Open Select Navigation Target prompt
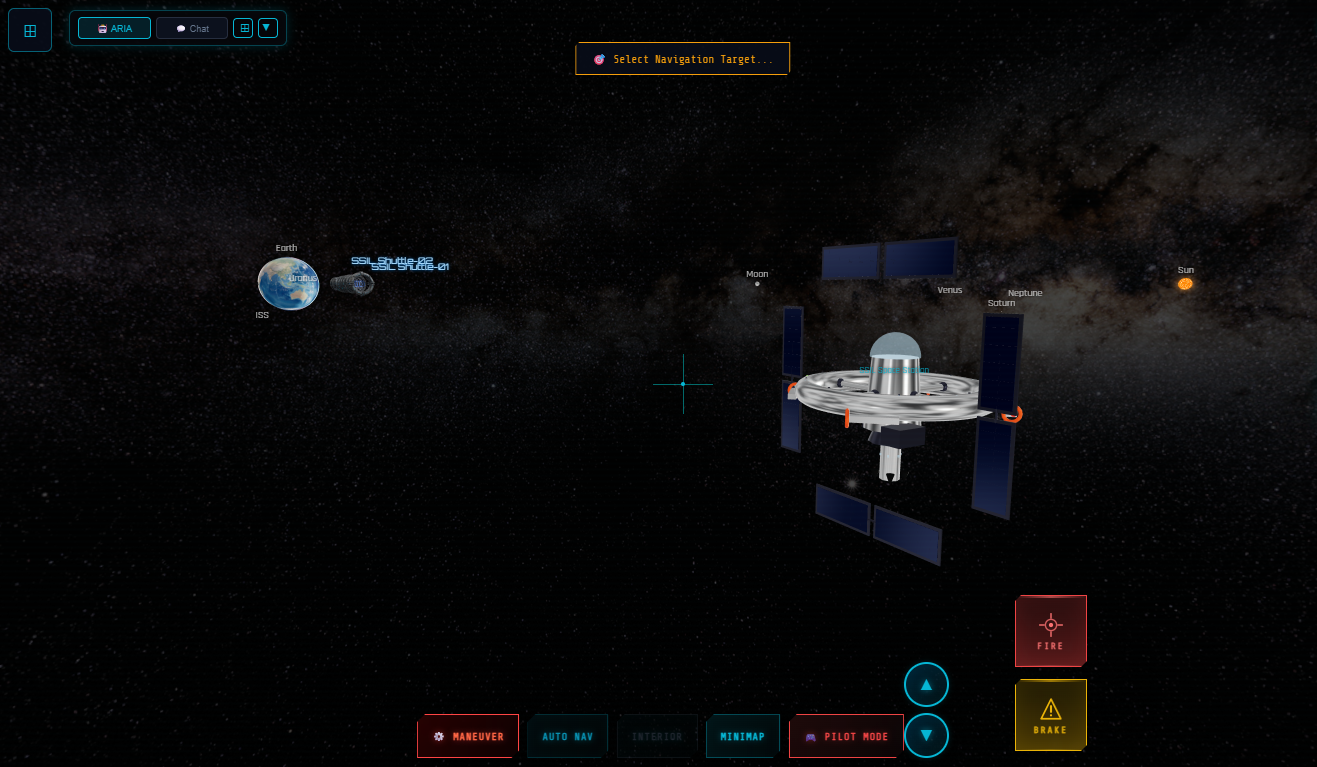 click(x=683, y=59)
